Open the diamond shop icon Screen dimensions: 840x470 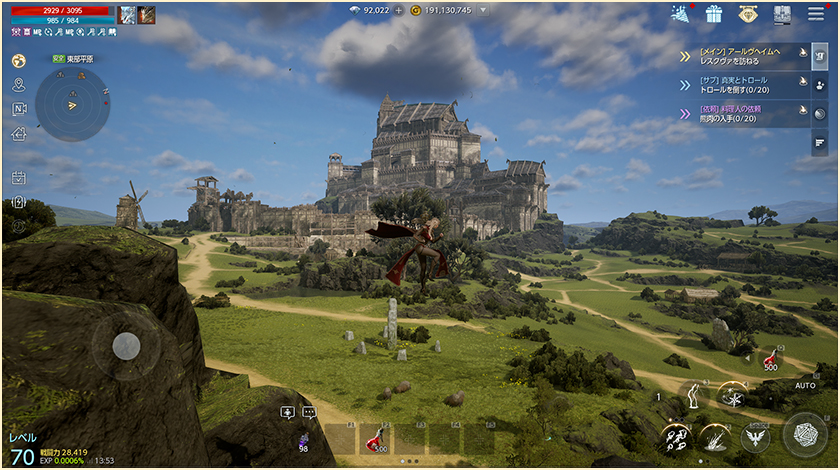pyautogui.click(x=748, y=14)
